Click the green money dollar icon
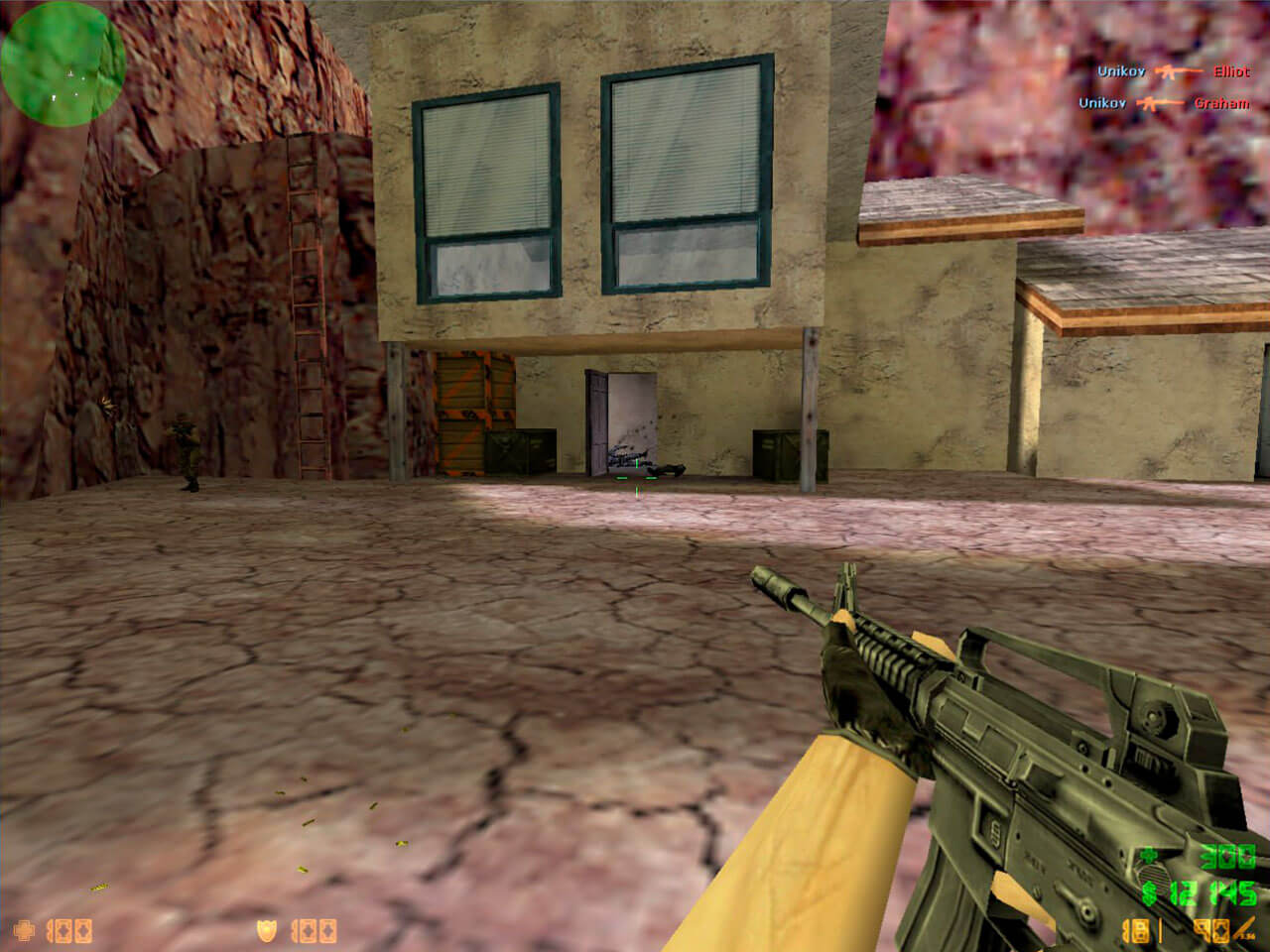1270x952 pixels. (1148, 892)
